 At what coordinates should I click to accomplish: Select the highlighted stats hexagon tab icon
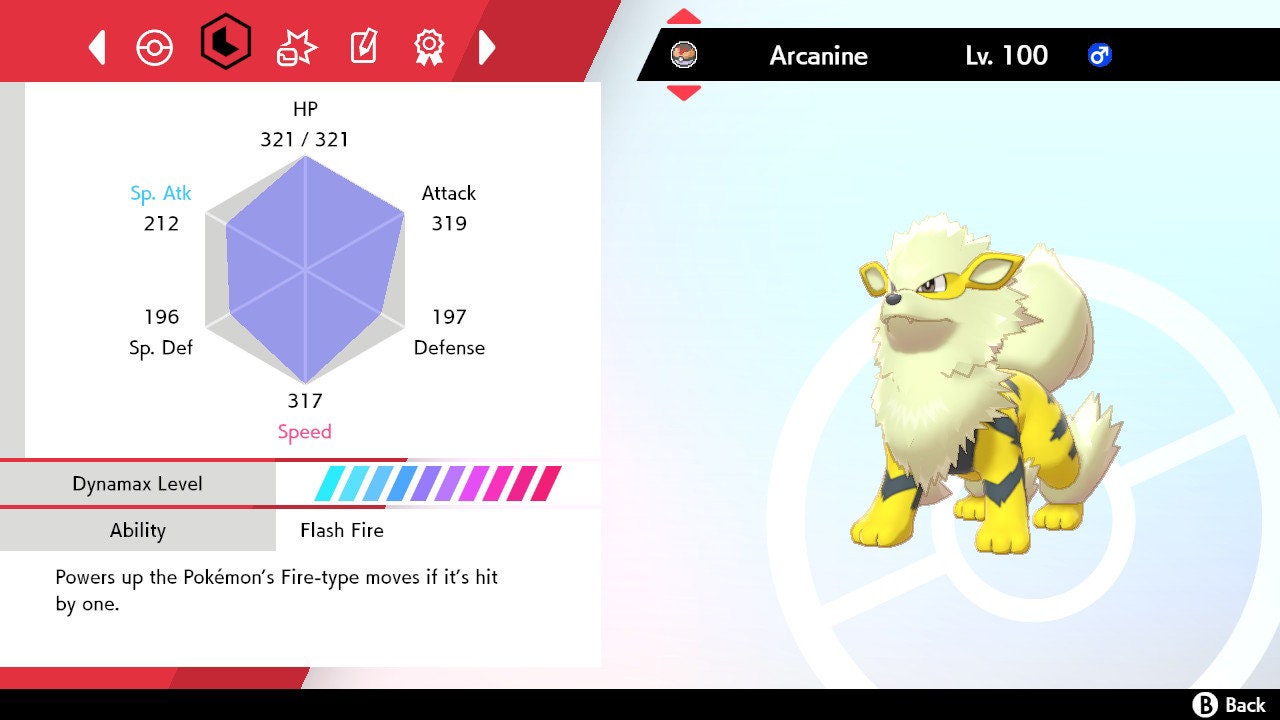224,44
